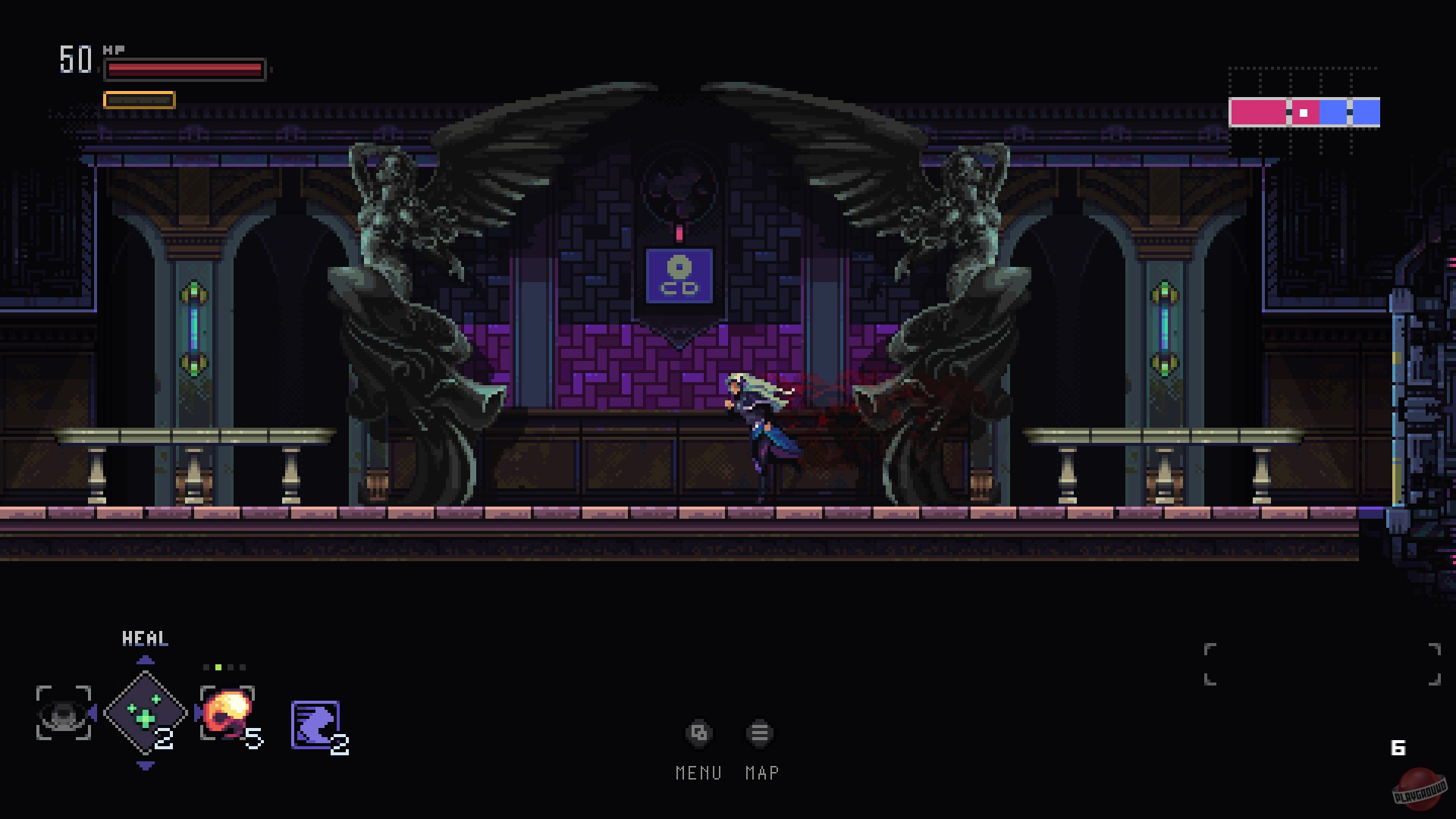Open the MENU gamepad button icon
This screenshot has width=1456, height=819.
[698, 733]
